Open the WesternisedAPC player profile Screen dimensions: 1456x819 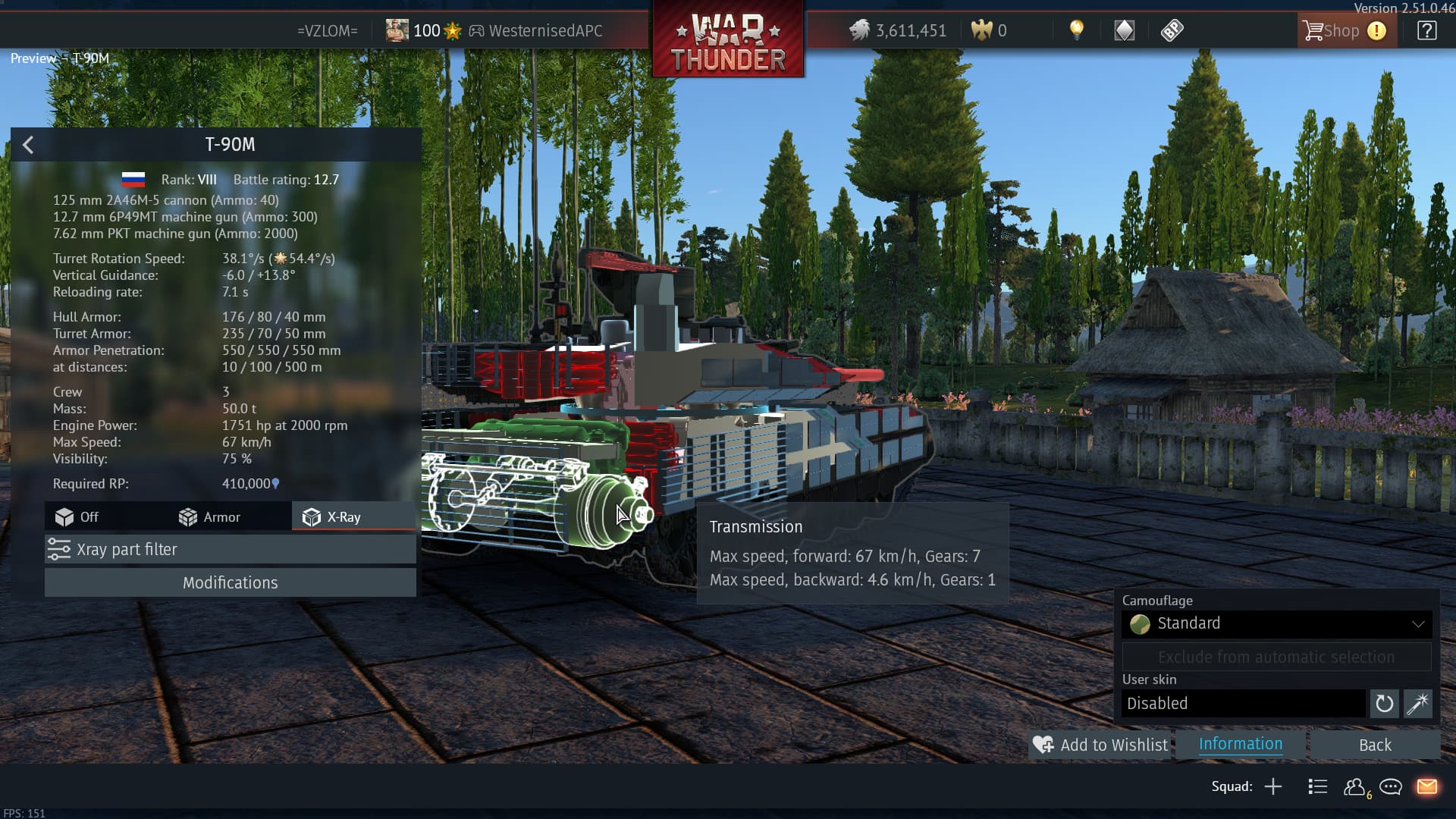coord(544,31)
